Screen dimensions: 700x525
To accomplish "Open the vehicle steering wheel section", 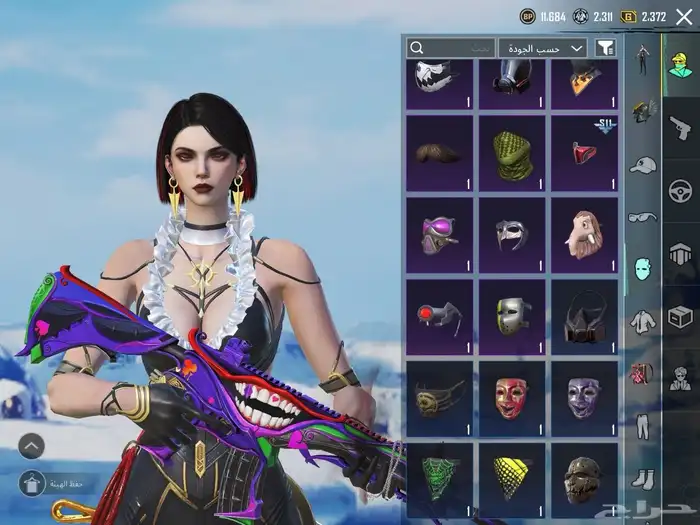I will 680,190.
